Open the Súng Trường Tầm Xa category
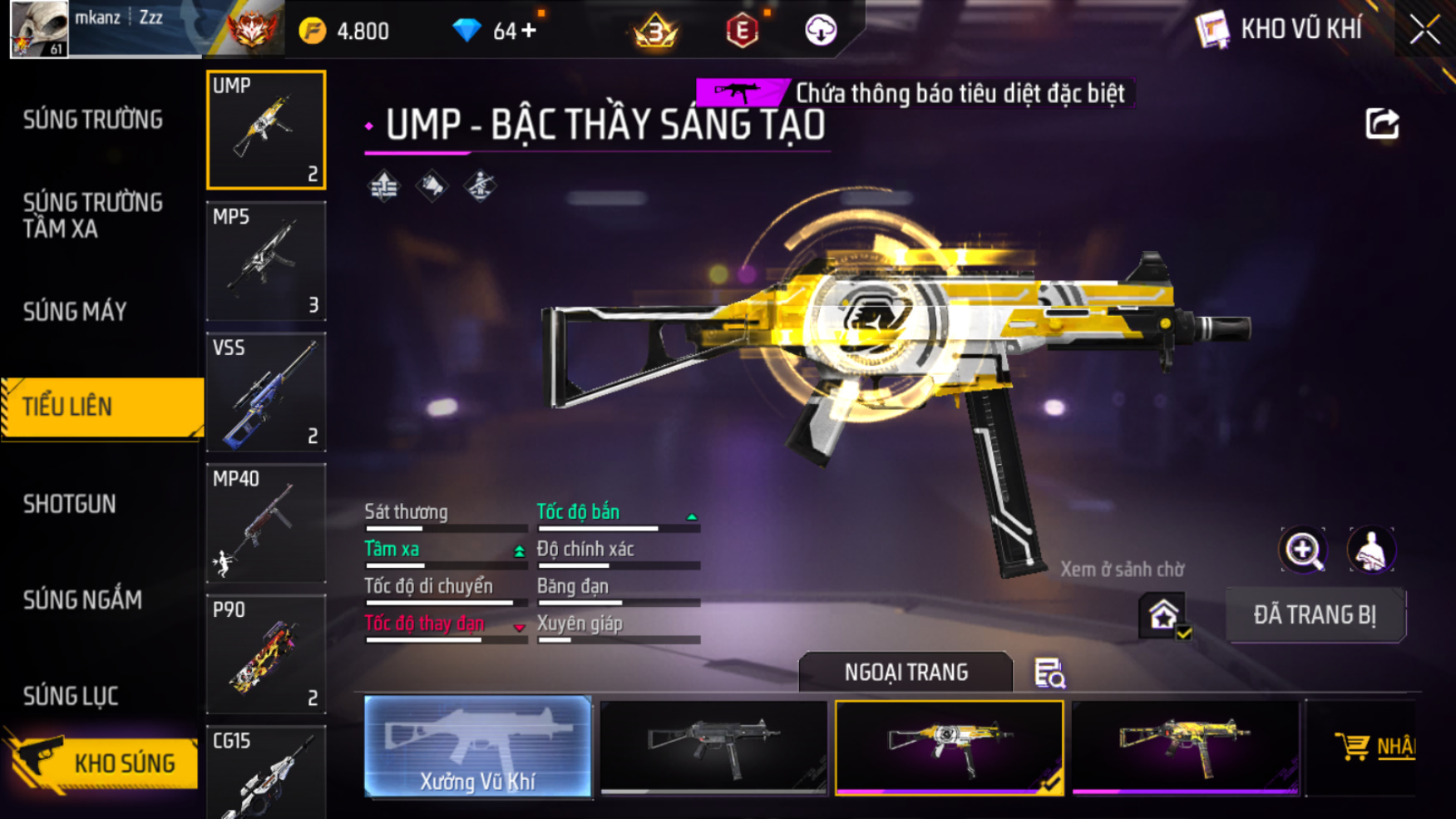This screenshot has width=1456, height=819. tap(93, 215)
